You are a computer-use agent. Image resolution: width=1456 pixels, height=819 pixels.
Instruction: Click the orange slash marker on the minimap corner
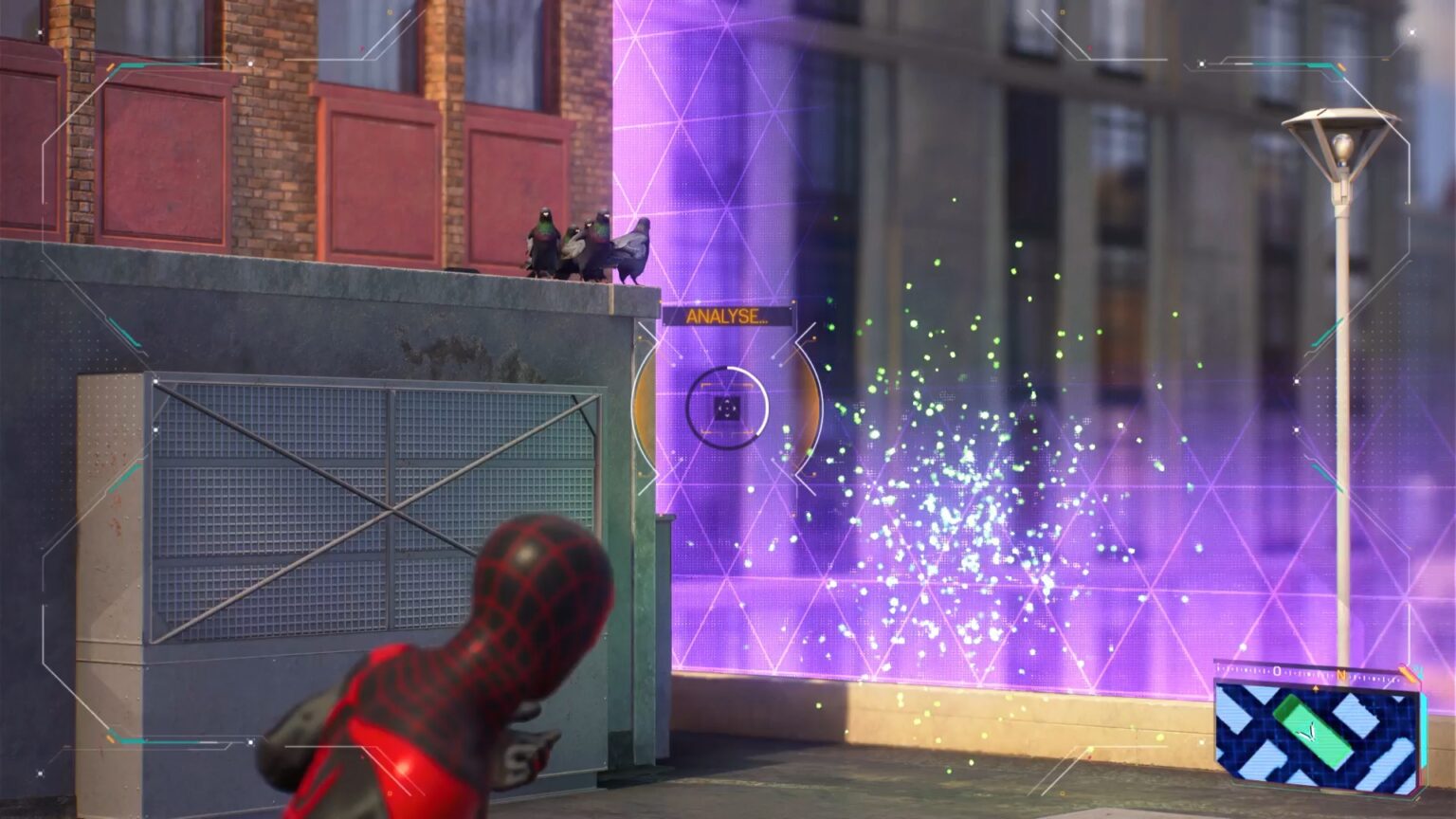tap(1409, 673)
